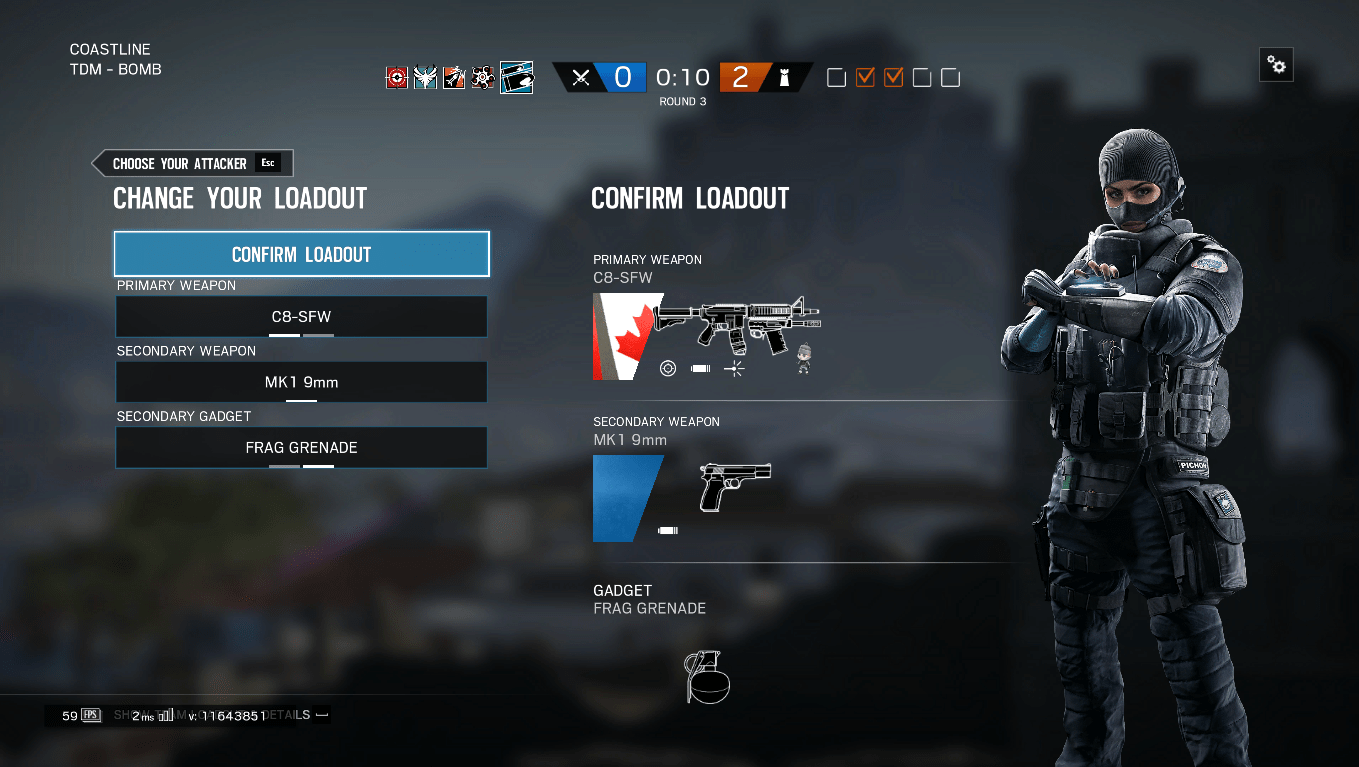
Task: Open the C8-SFW primary weapon selector
Action: coord(301,316)
